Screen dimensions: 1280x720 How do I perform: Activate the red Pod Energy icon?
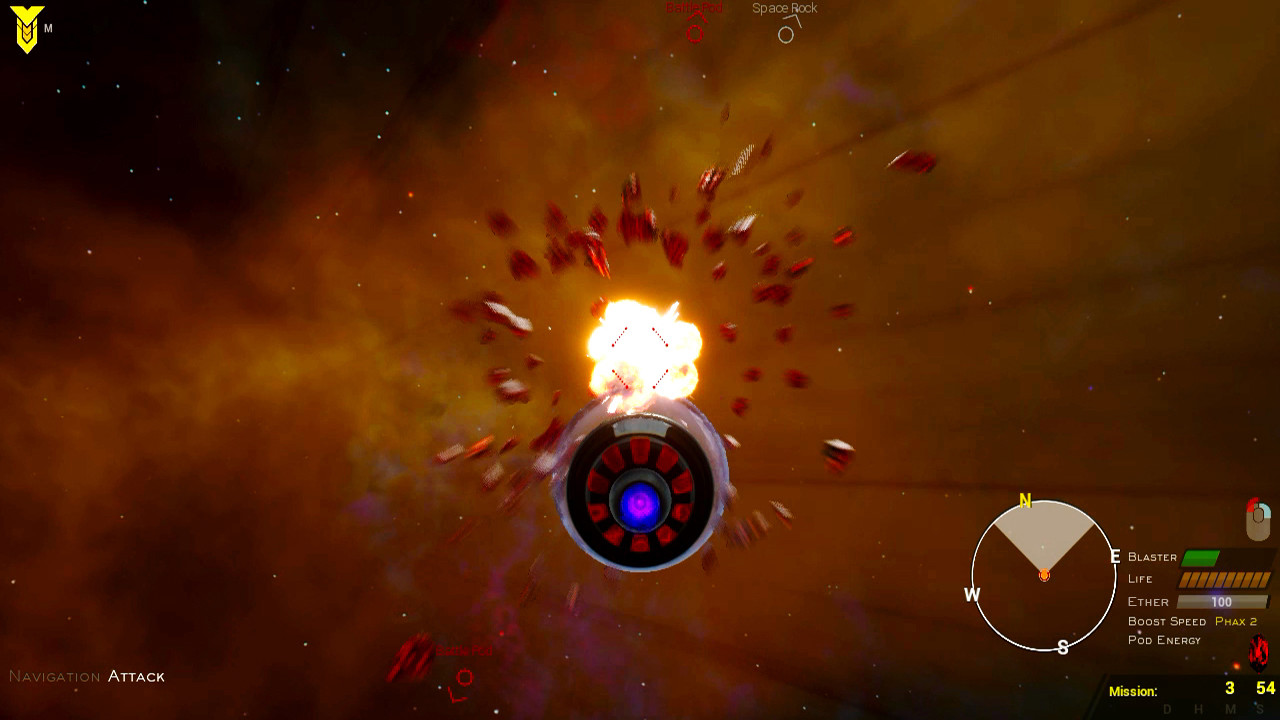[1258, 654]
